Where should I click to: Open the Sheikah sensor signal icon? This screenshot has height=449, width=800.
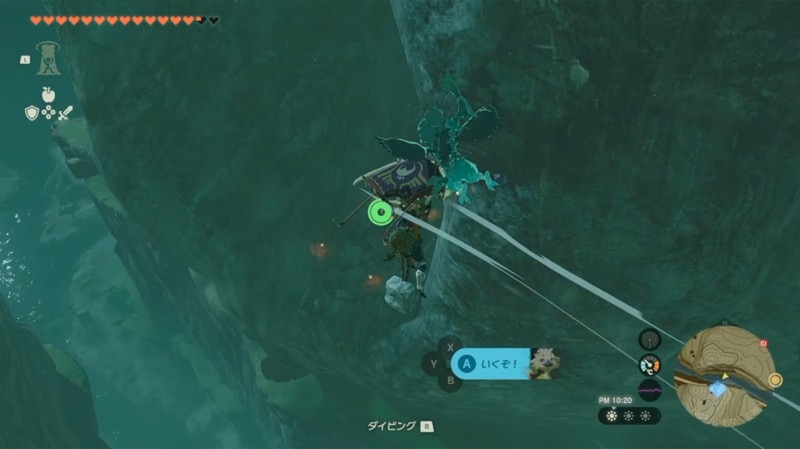click(x=648, y=340)
